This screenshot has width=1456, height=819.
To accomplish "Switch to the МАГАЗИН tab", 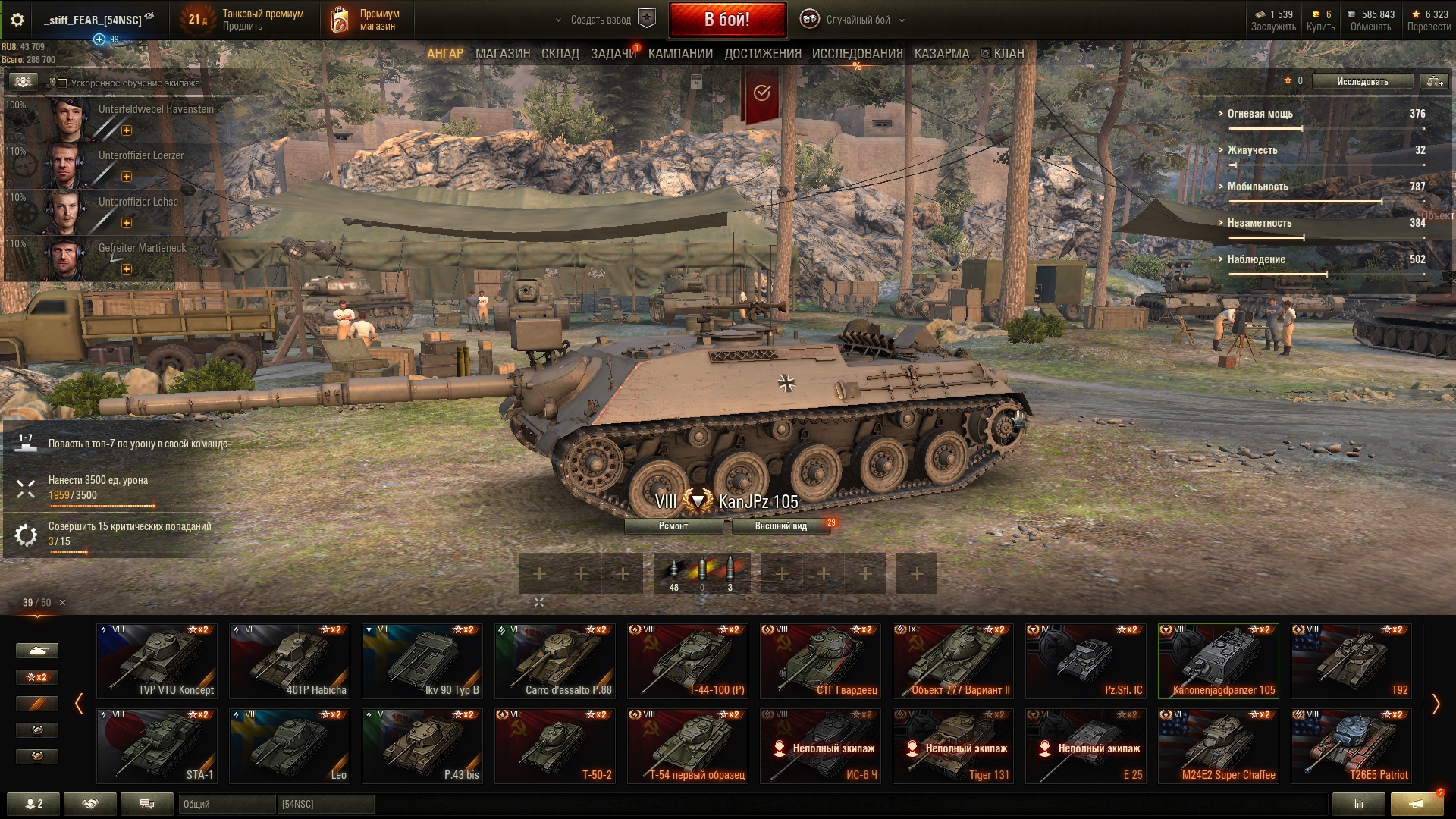I will pyautogui.click(x=502, y=54).
